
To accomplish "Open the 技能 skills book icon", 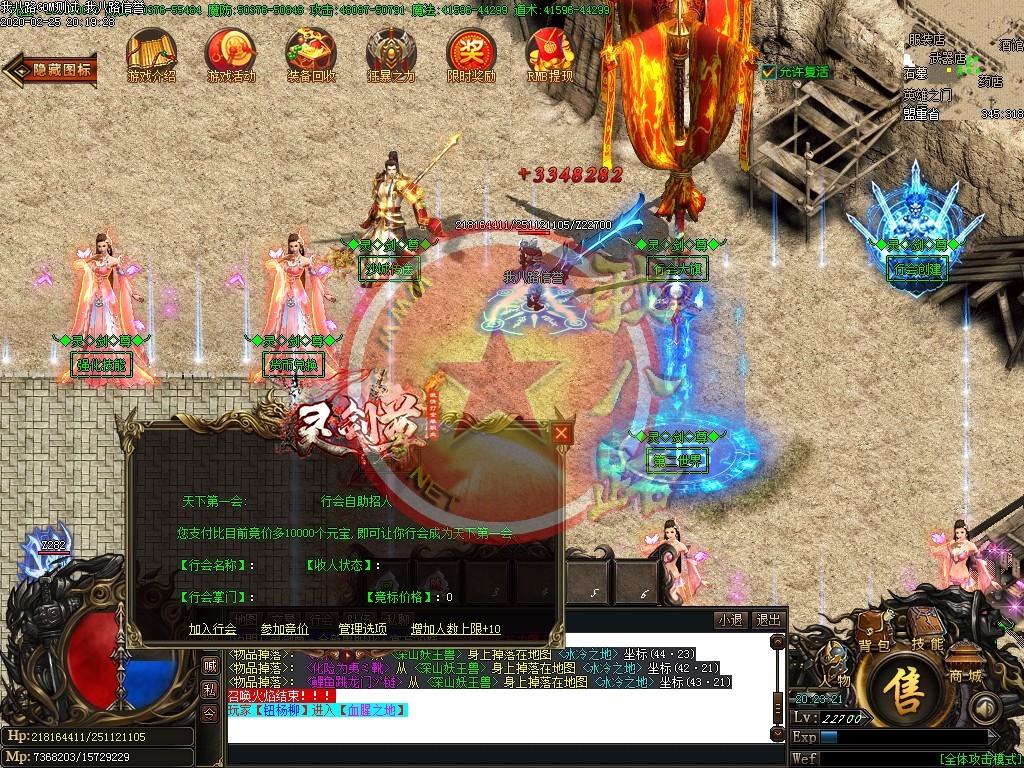I will pyautogui.click(x=927, y=630).
